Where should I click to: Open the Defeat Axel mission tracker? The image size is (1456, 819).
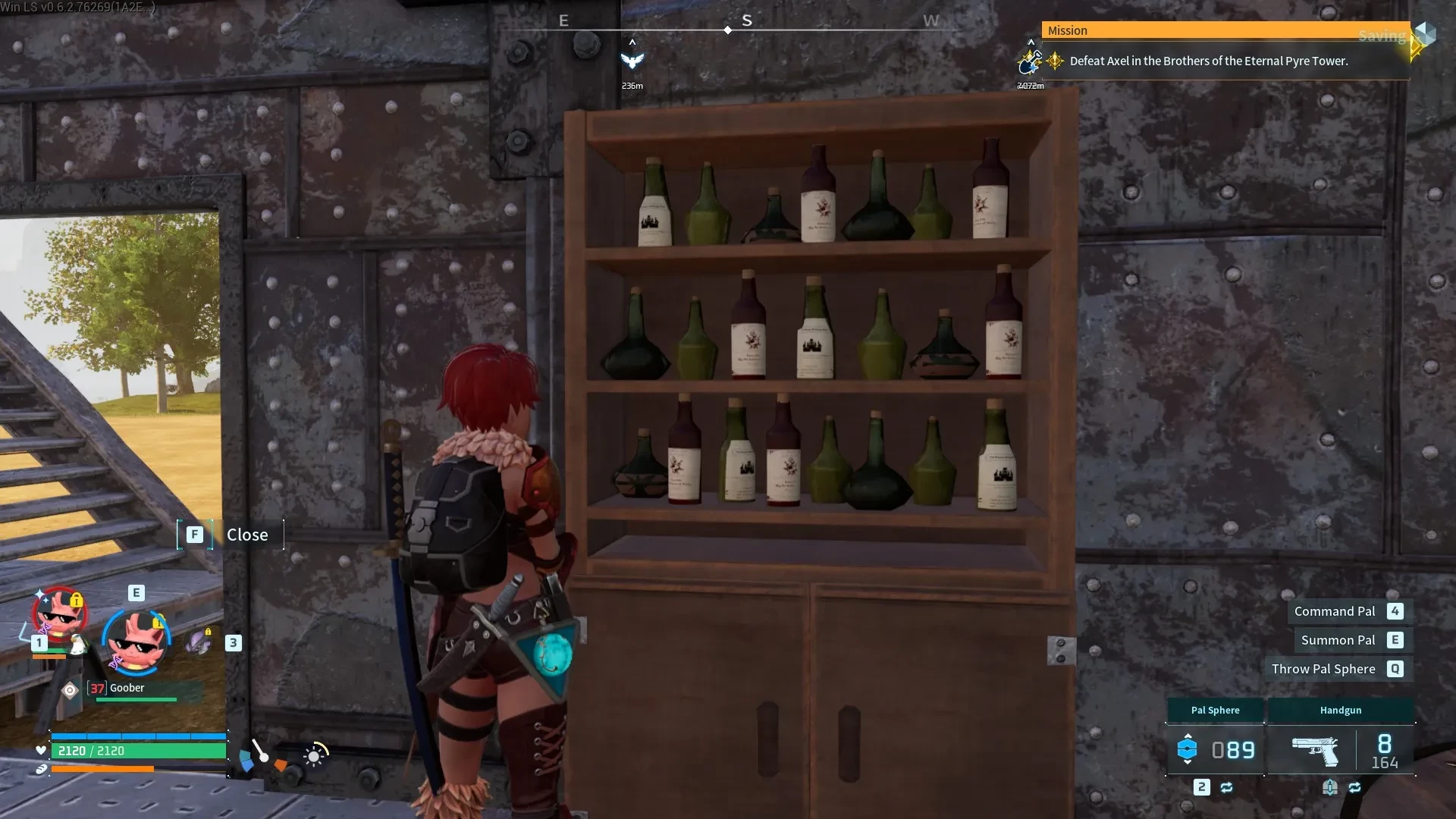(x=1208, y=61)
